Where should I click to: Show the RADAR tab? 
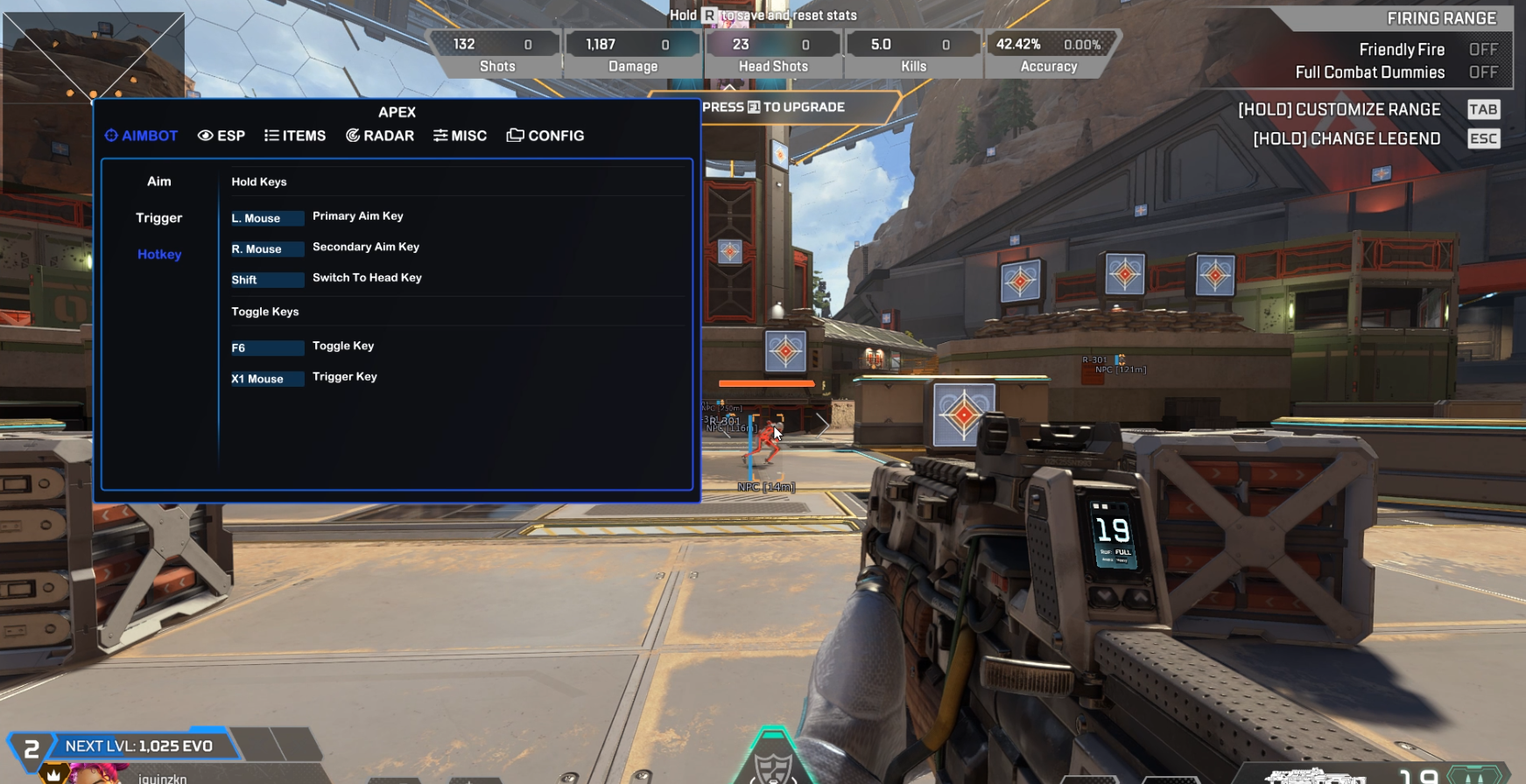(x=380, y=136)
